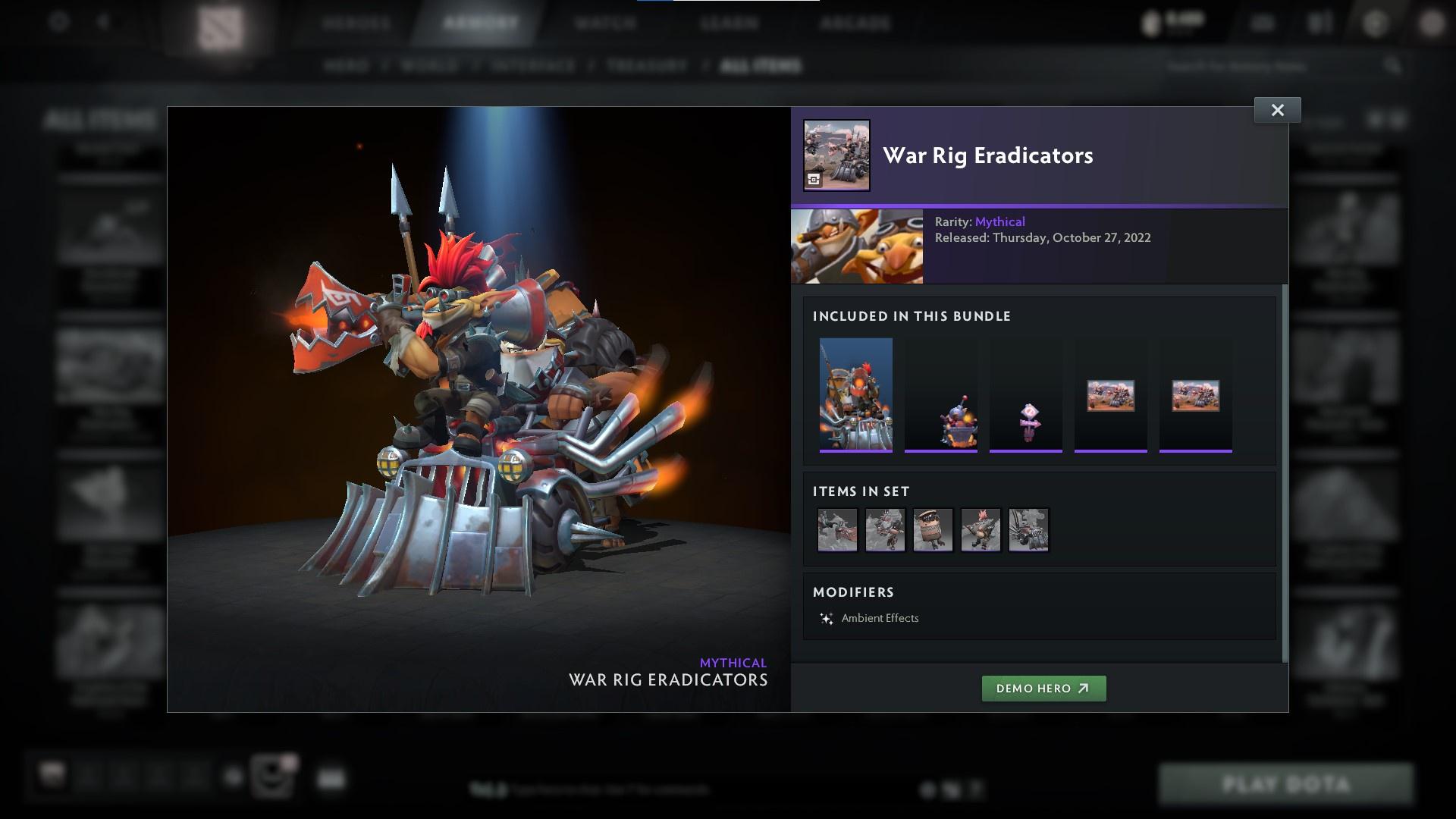This screenshot has height=819, width=1456.
Task: Click the Techies hero portrait above the release date
Action: [857, 246]
